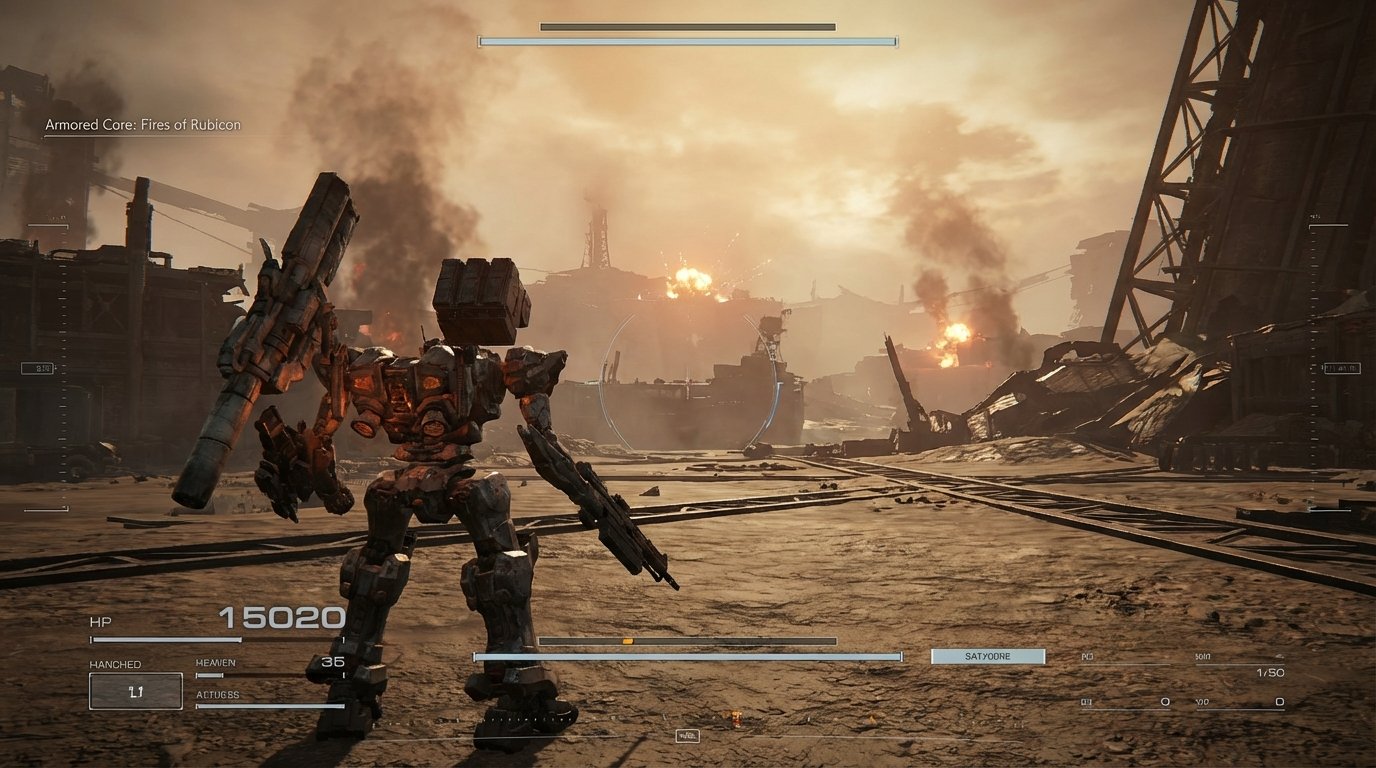This screenshot has height=768, width=1376.
Task: Select the right-hand weapon icon near the O symbol
Action: point(1166,702)
